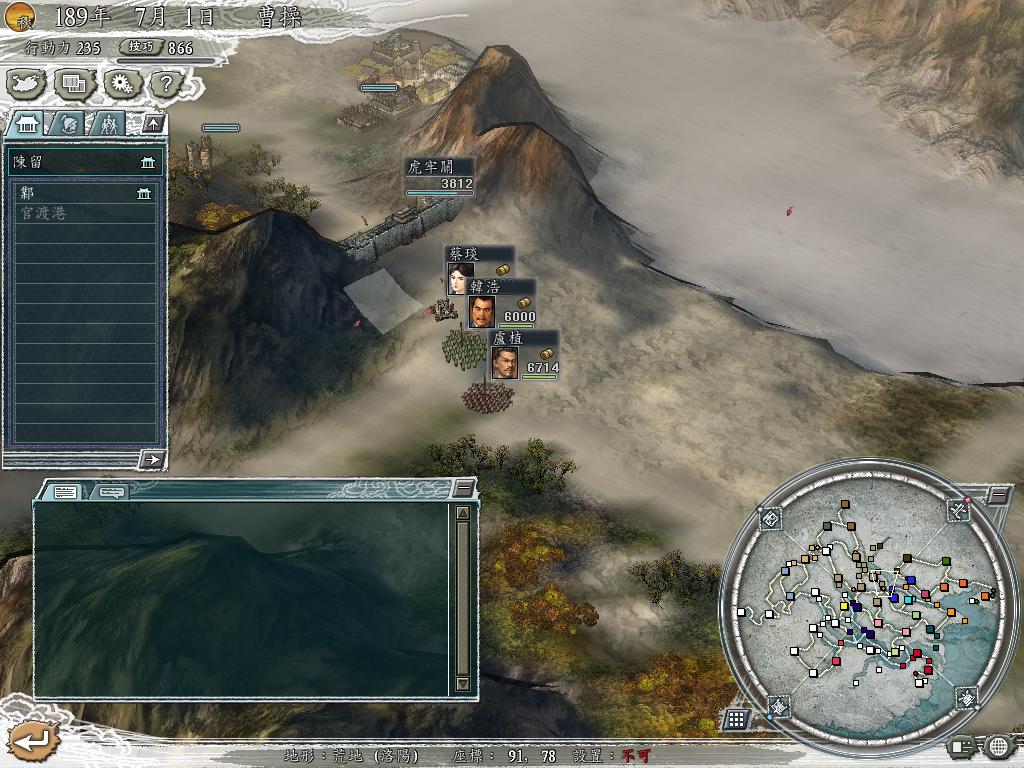The image size is (1024, 768).
Task: Click the overlapping windows icon button
Action: click(x=74, y=84)
